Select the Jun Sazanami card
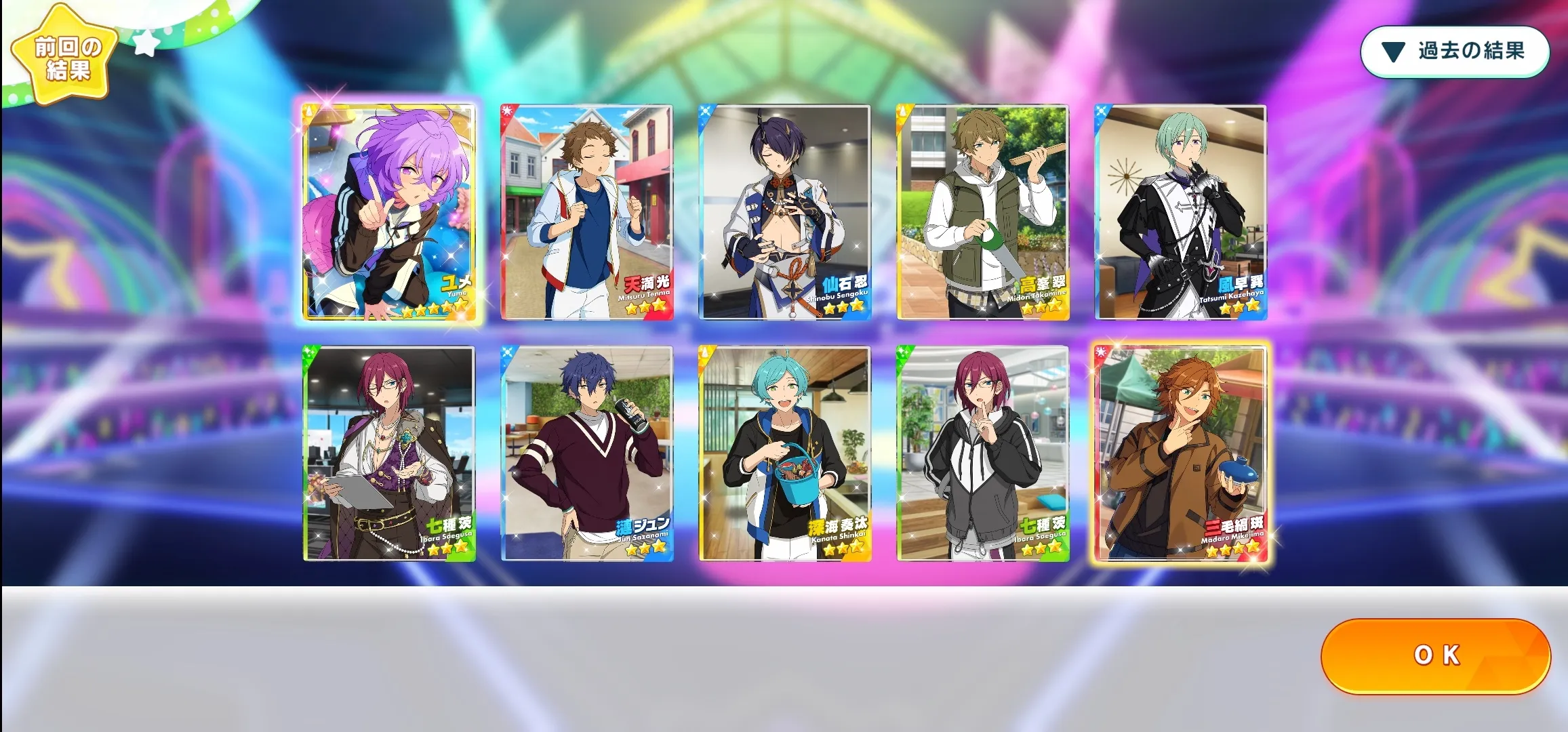Viewport: 1568px width, 732px height. pyautogui.click(x=586, y=453)
